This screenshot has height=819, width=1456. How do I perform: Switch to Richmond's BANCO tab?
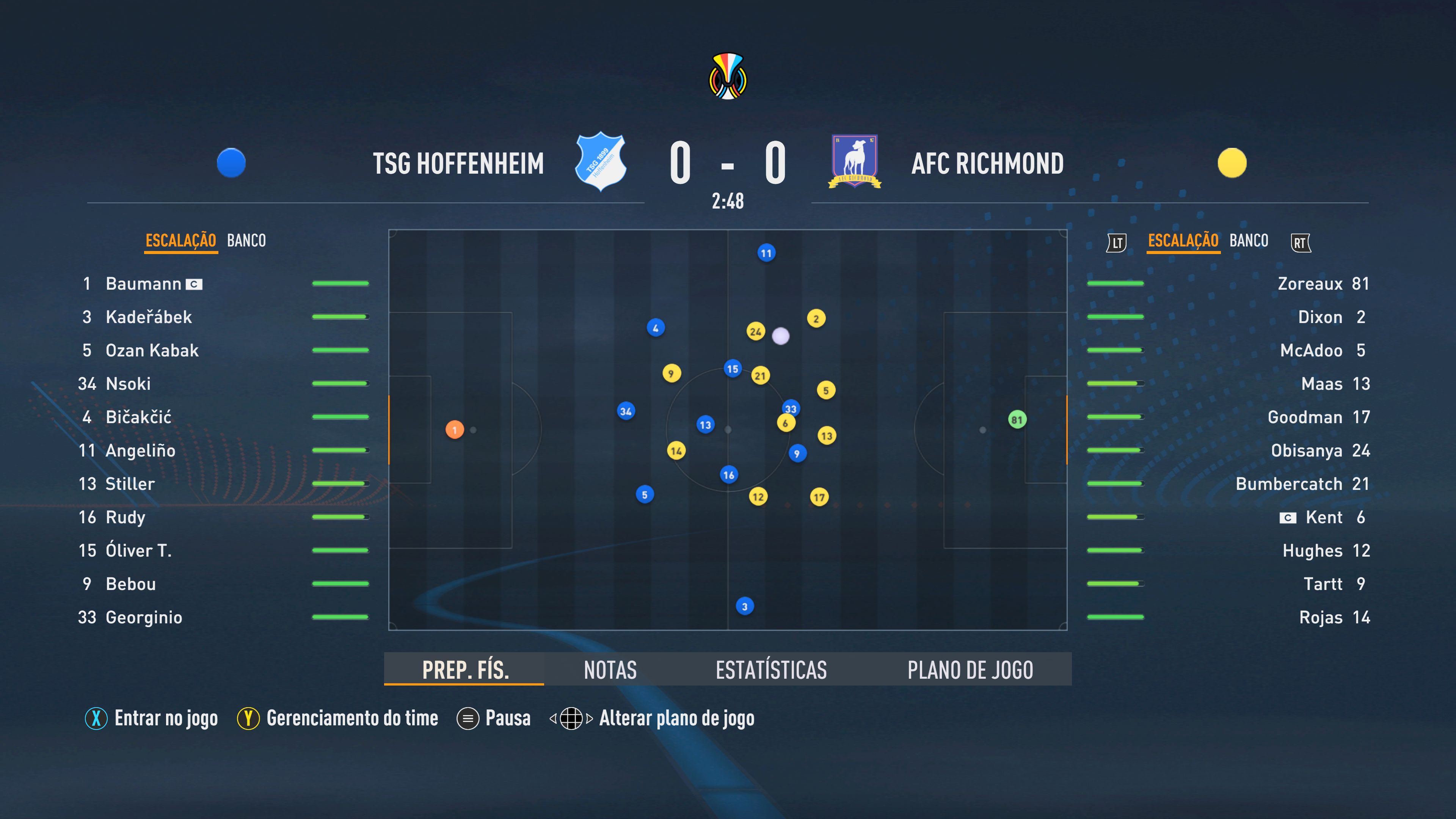pos(1249,240)
